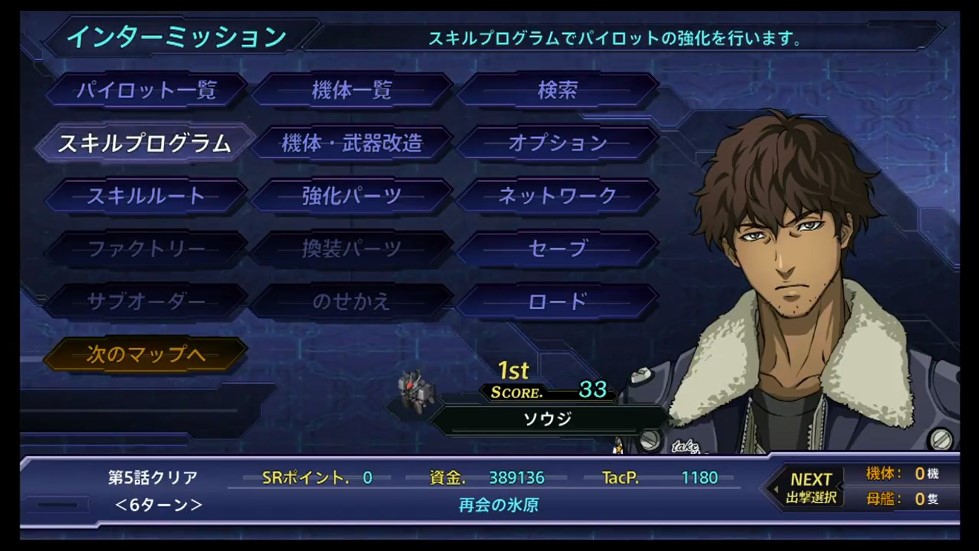Viewport: 979px width, 551px height.
Task: Open the スキルルート skill route menu
Action: click(146, 196)
